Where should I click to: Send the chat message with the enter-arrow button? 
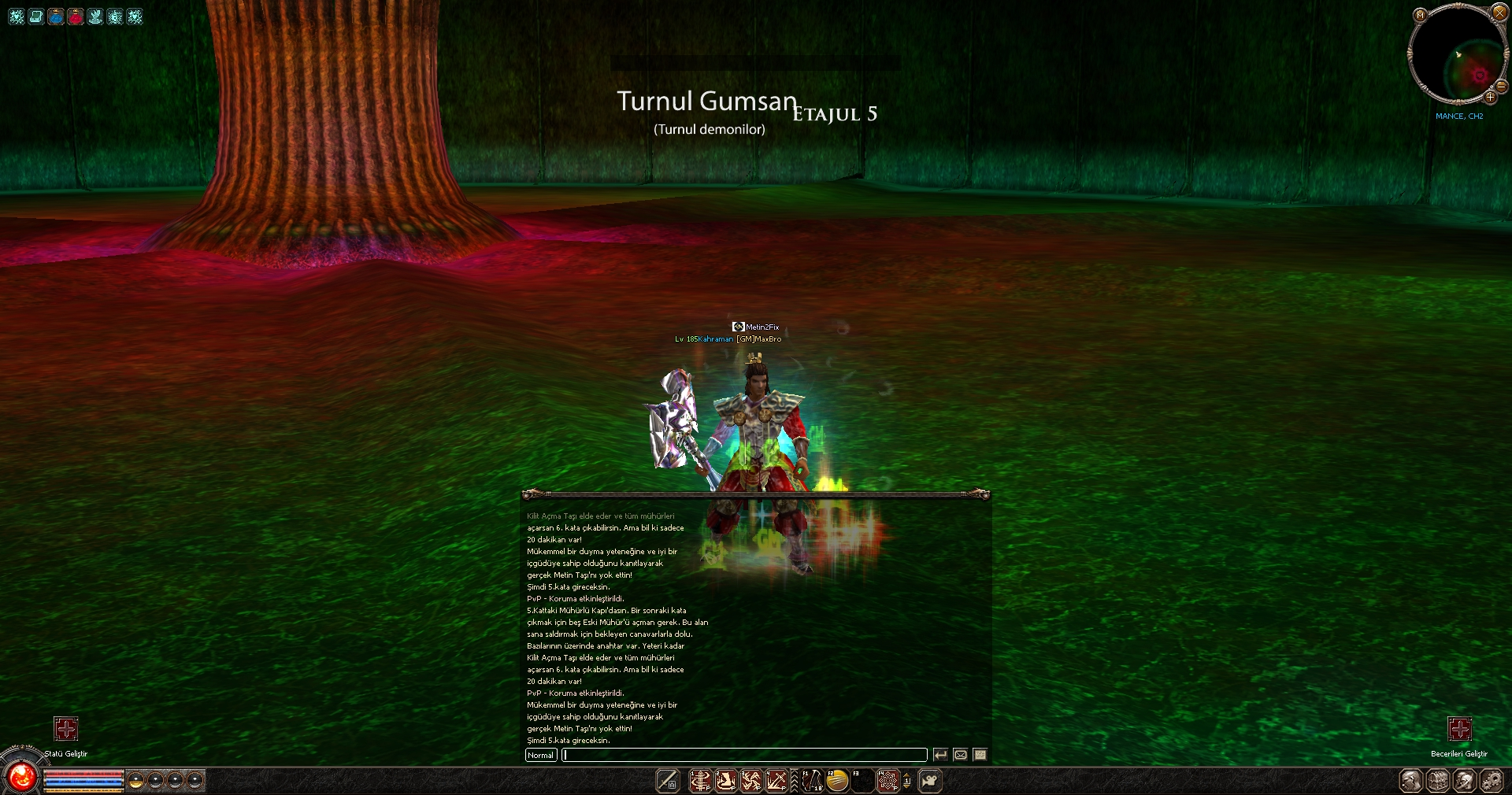click(940, 755)
